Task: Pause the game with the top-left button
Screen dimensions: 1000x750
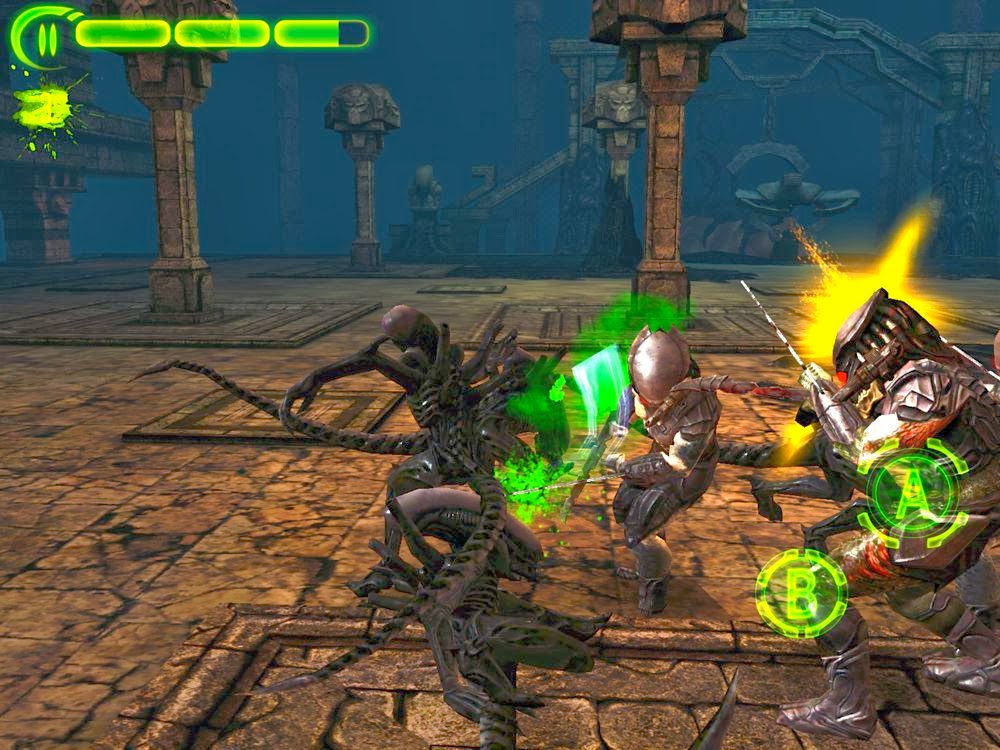Action: click(x=45, y=37)
